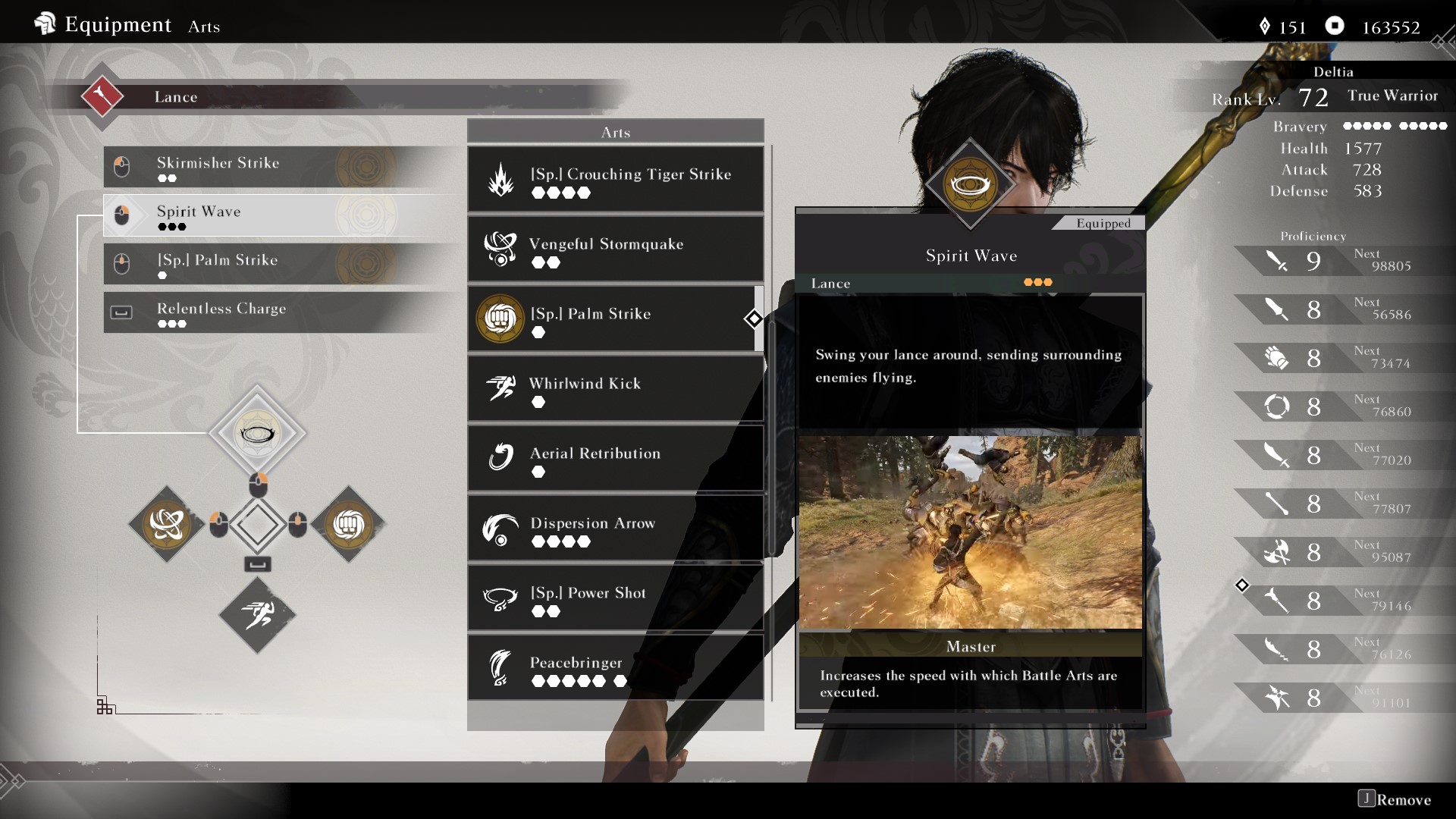
Task: Click the Remove button
Action: click(1395, 799)
